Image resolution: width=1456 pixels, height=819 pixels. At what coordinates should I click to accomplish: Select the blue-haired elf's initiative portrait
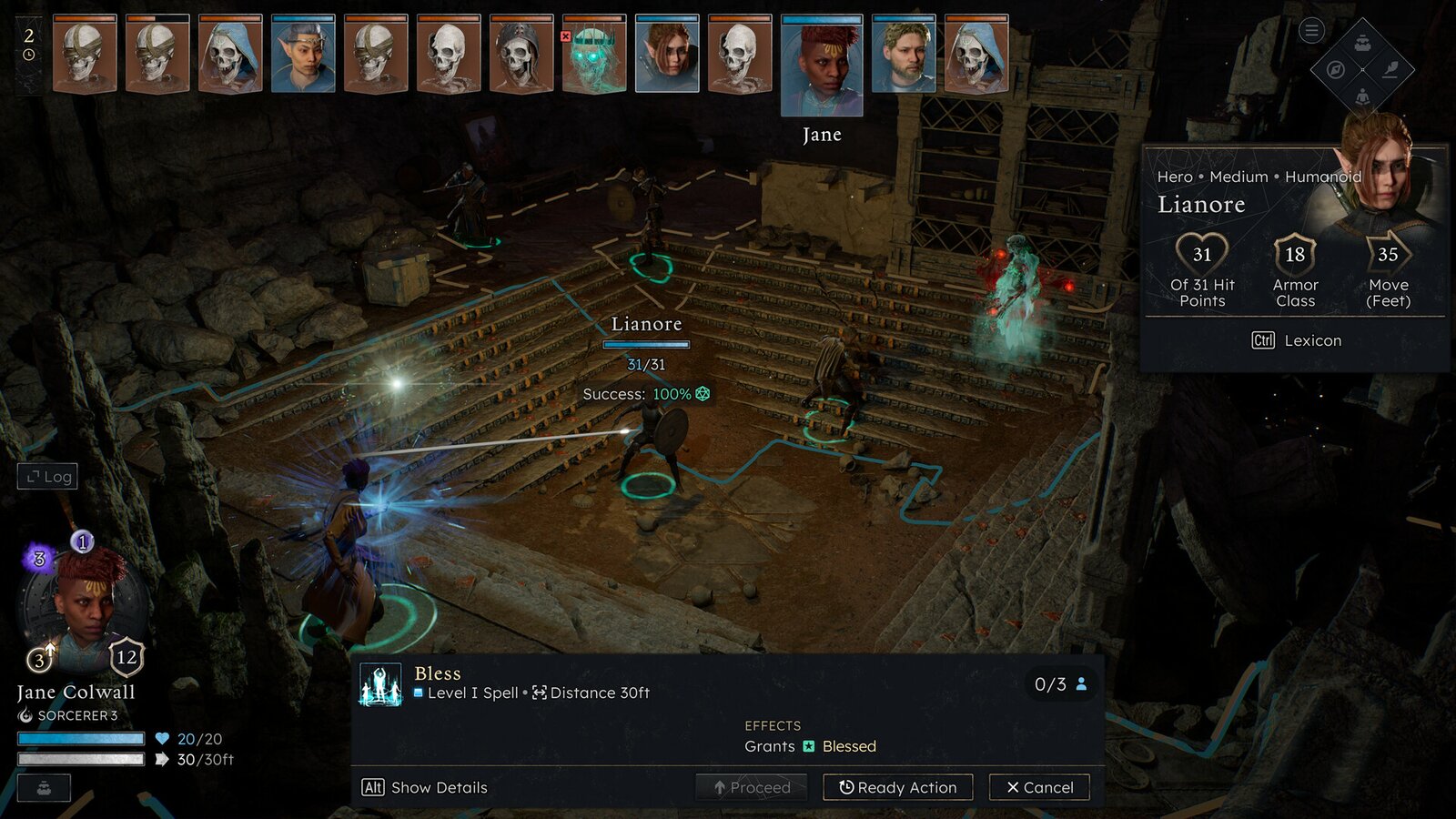click(x=303, y=55)
